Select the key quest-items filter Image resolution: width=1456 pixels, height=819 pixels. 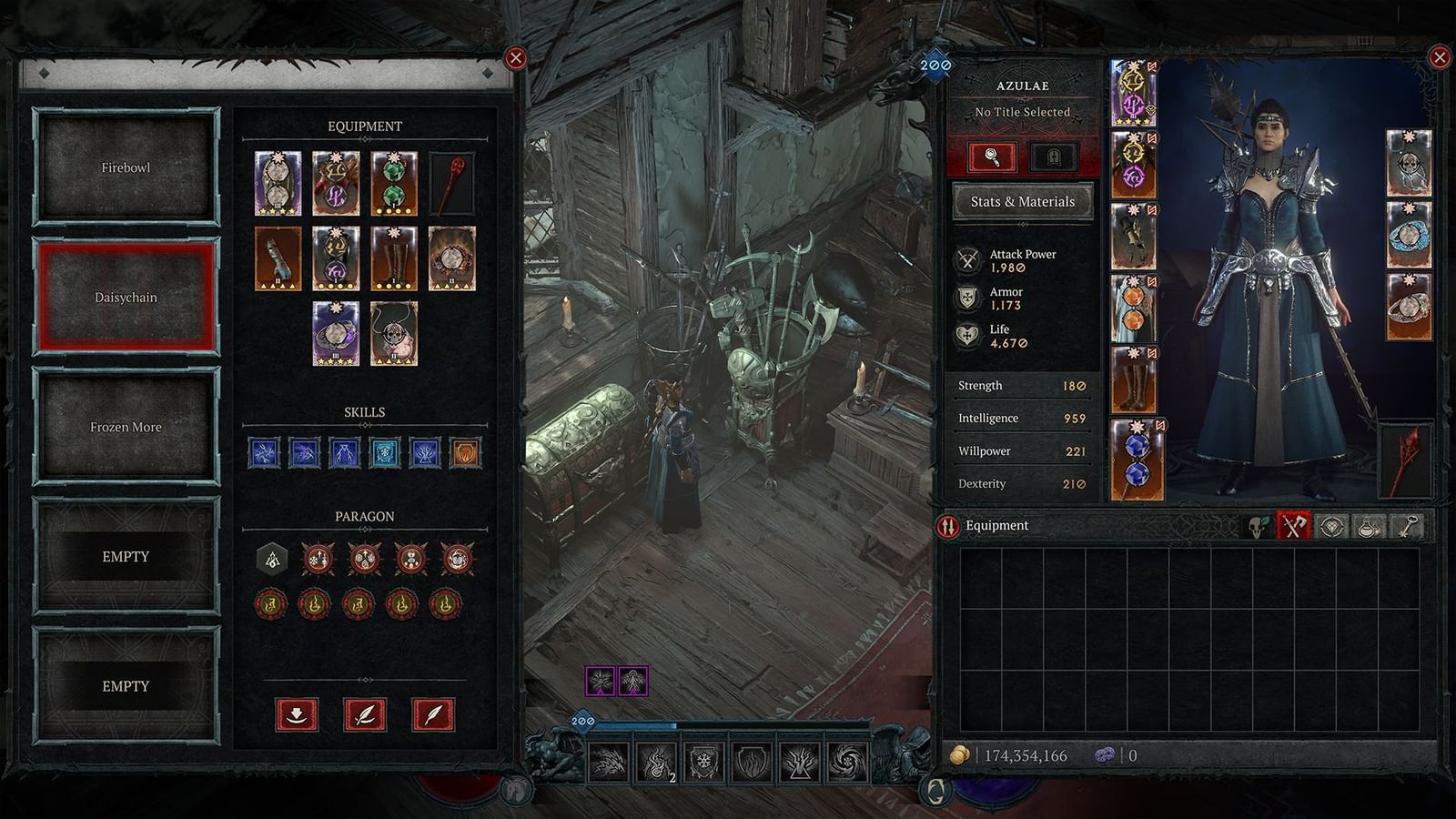click(1407, 526)
